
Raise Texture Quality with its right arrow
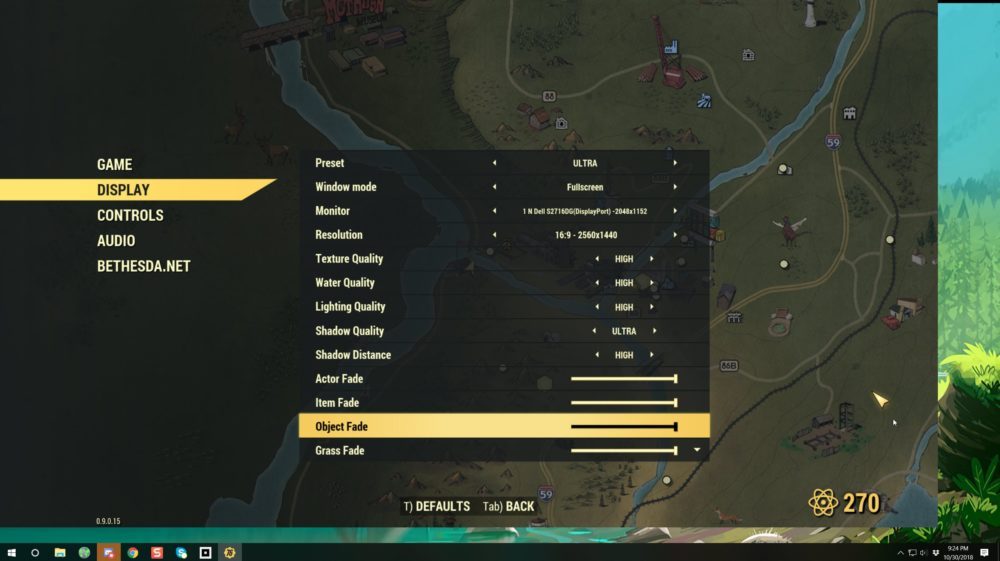tap(652, 259)
